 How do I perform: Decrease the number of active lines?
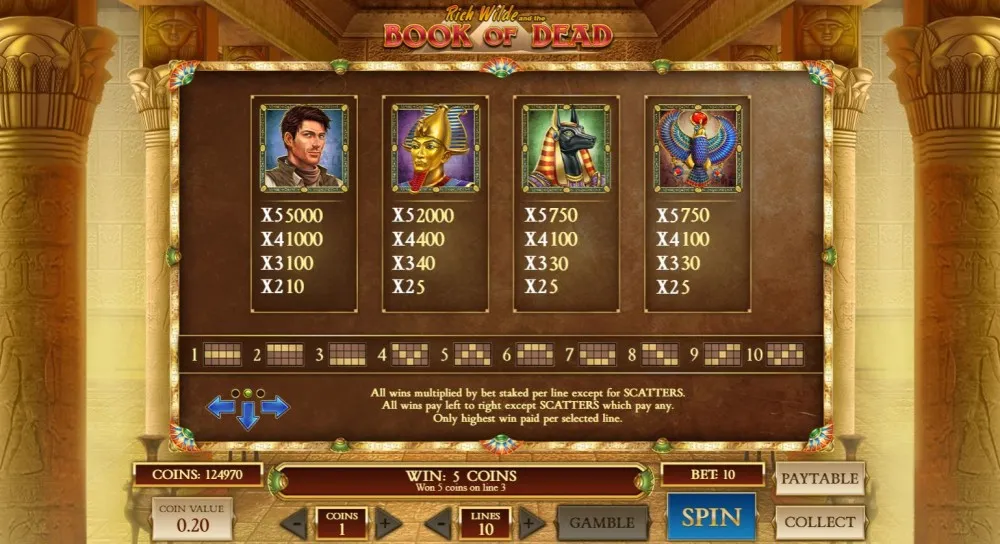[x=438, y=523]
